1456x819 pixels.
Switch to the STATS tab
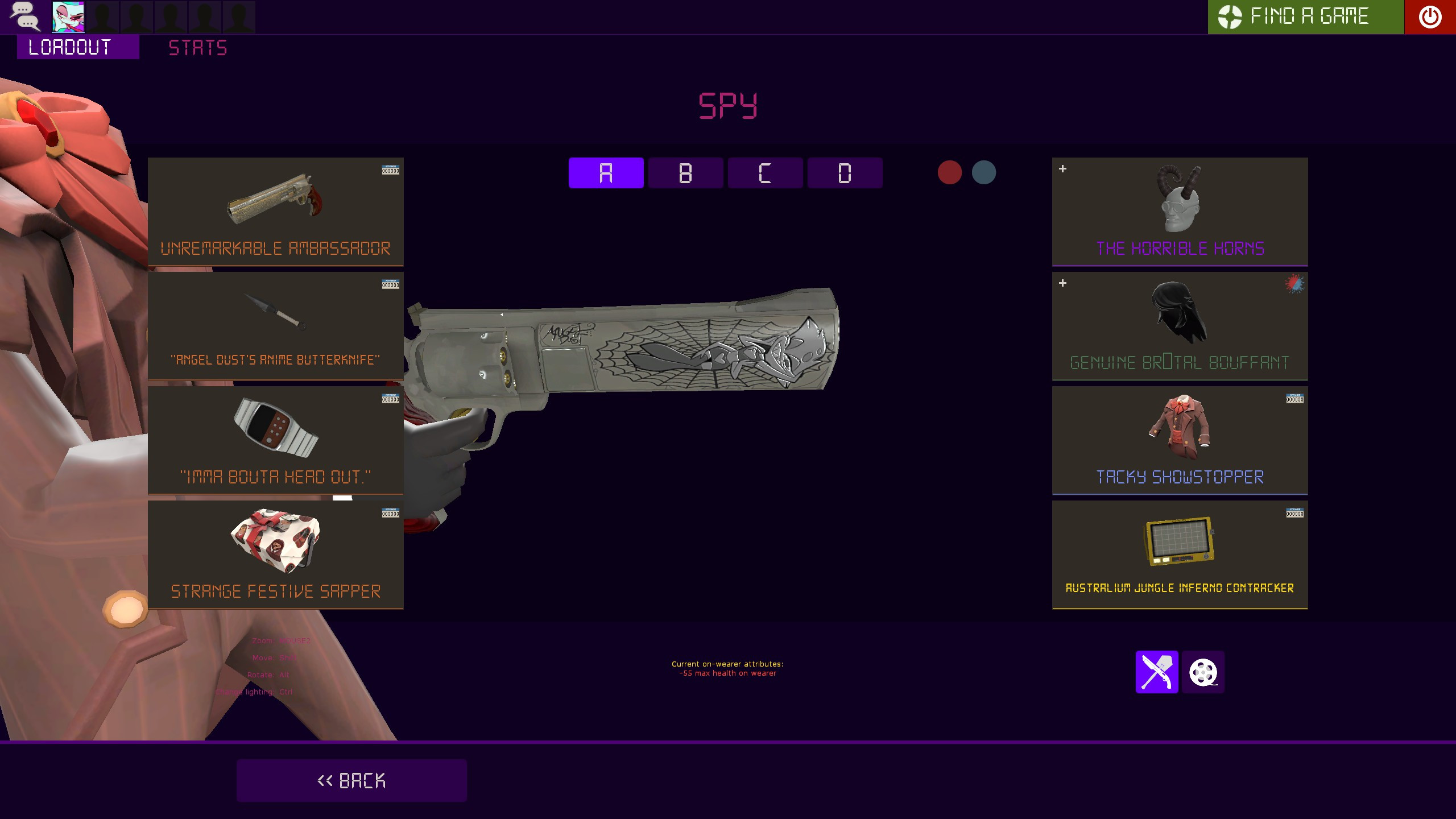197,47
